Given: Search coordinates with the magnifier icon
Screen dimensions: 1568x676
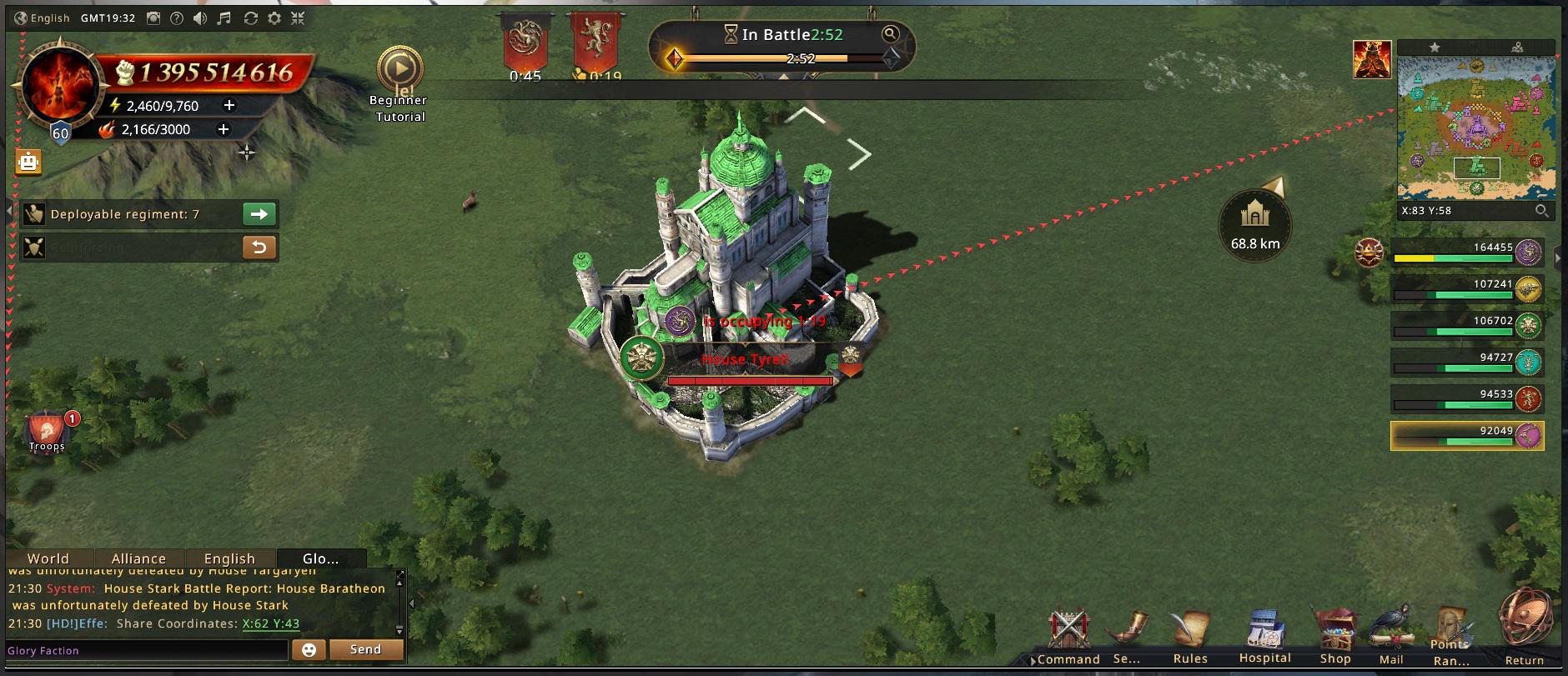Looking at the screenshot, I should click(x=1542, y=211).
